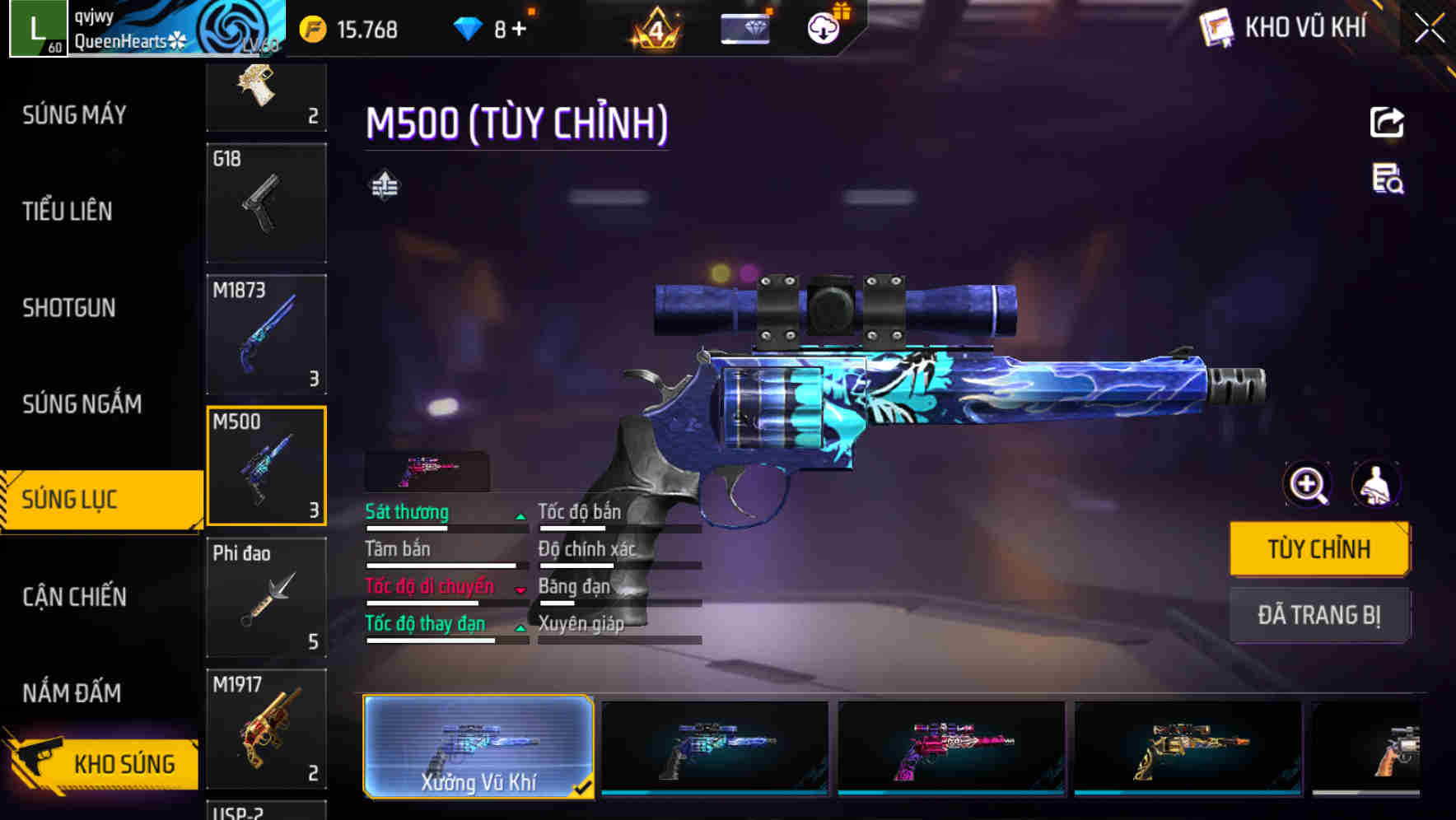Open the character preview icon
This screenshot has width=1456, height=820.
click(x=1378, y=484)
